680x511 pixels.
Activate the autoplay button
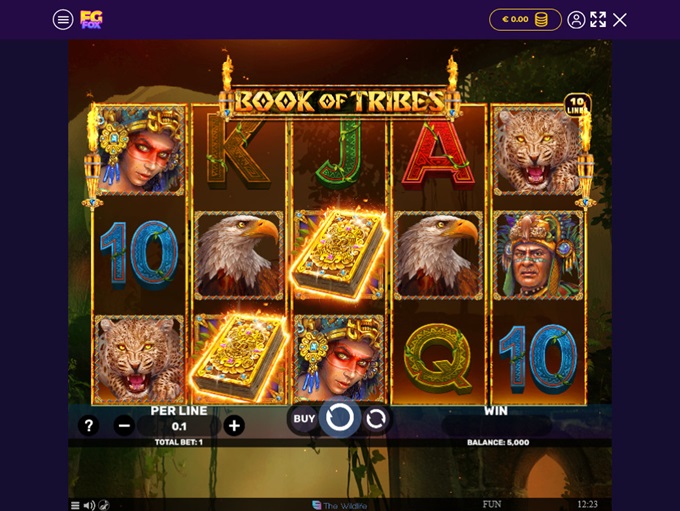(376, 418)
